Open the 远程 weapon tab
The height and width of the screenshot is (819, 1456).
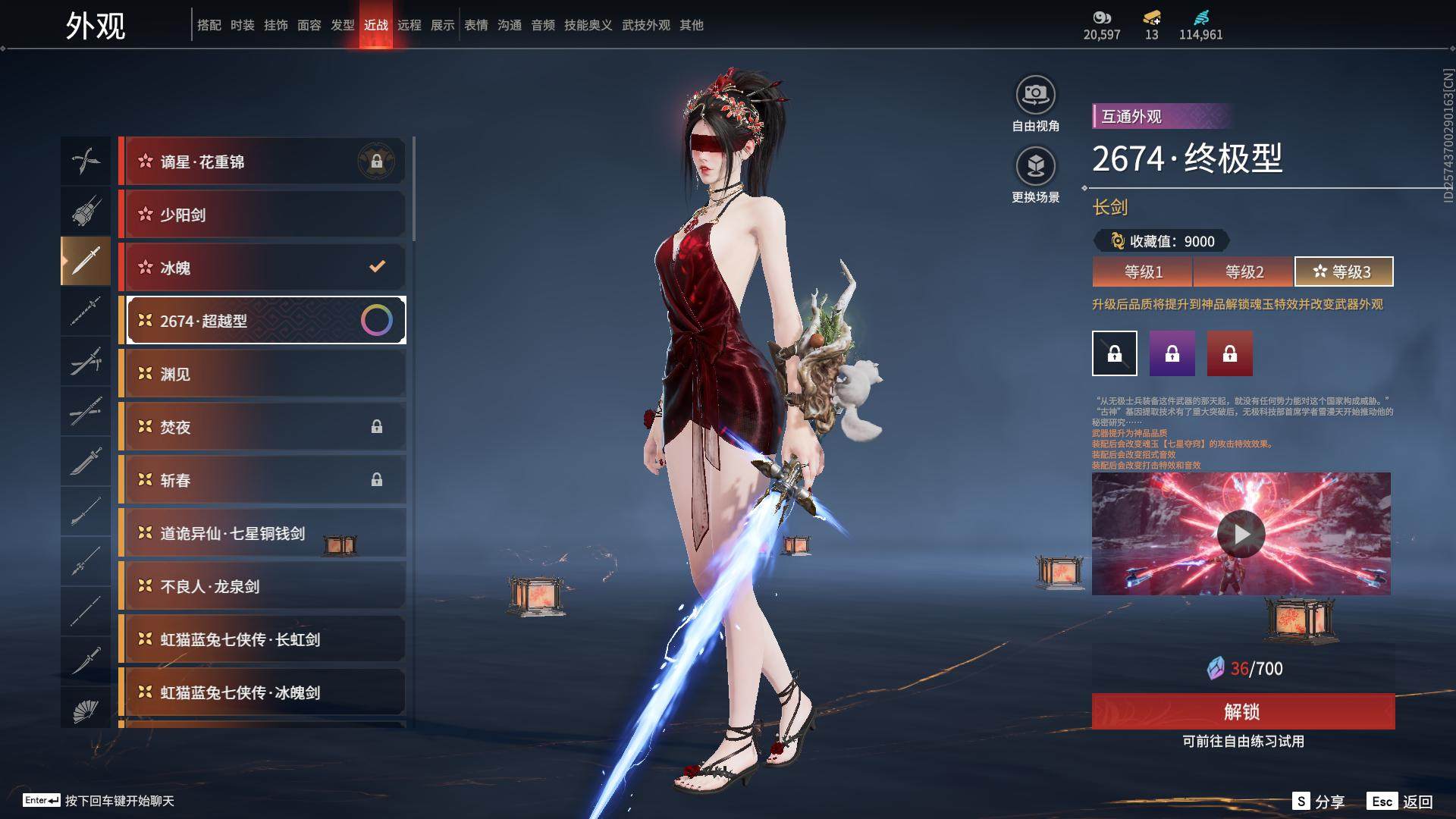(x=409, y=25)
